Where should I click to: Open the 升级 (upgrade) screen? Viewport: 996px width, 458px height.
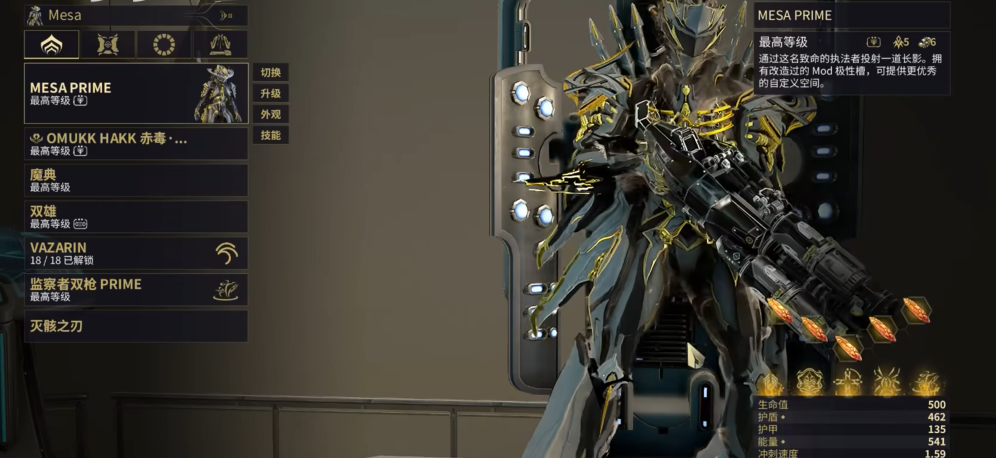point(270,93)
